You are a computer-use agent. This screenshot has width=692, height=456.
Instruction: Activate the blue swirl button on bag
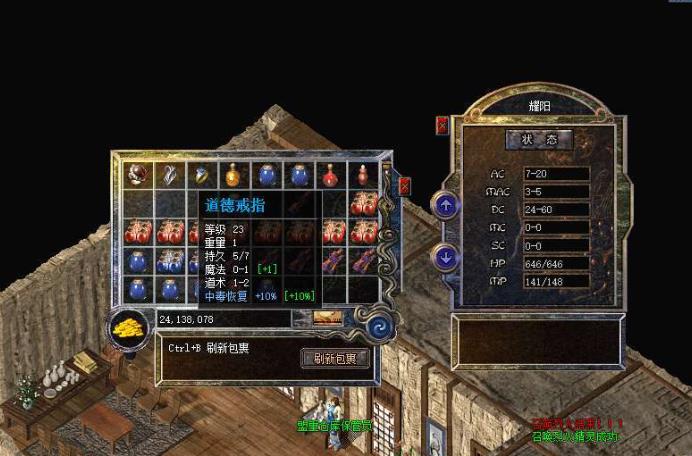[x=379, y=326]
